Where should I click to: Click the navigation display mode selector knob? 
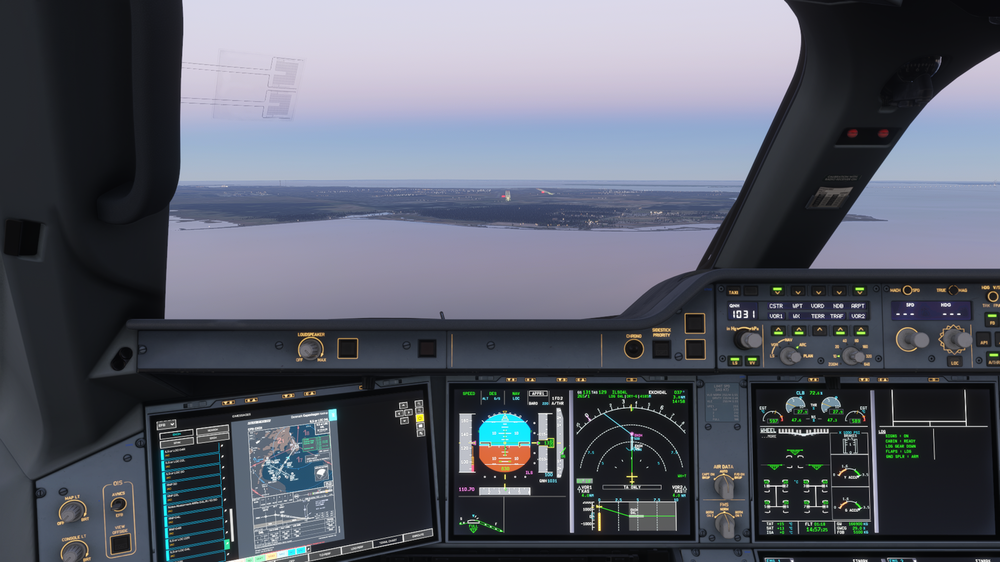coord(789,354)
